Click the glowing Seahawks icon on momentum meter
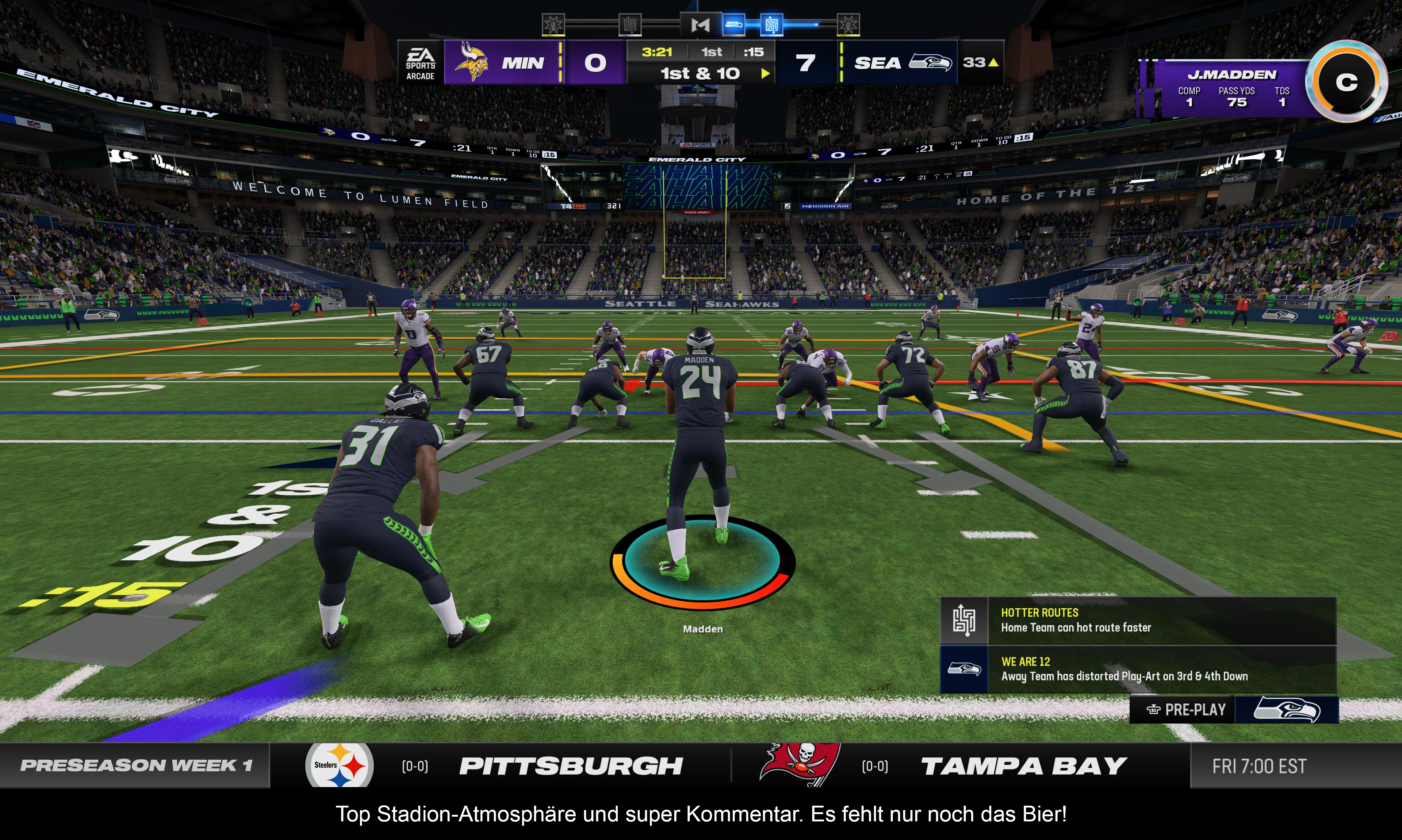This screenshot has width=1402, height=840. 734,24
